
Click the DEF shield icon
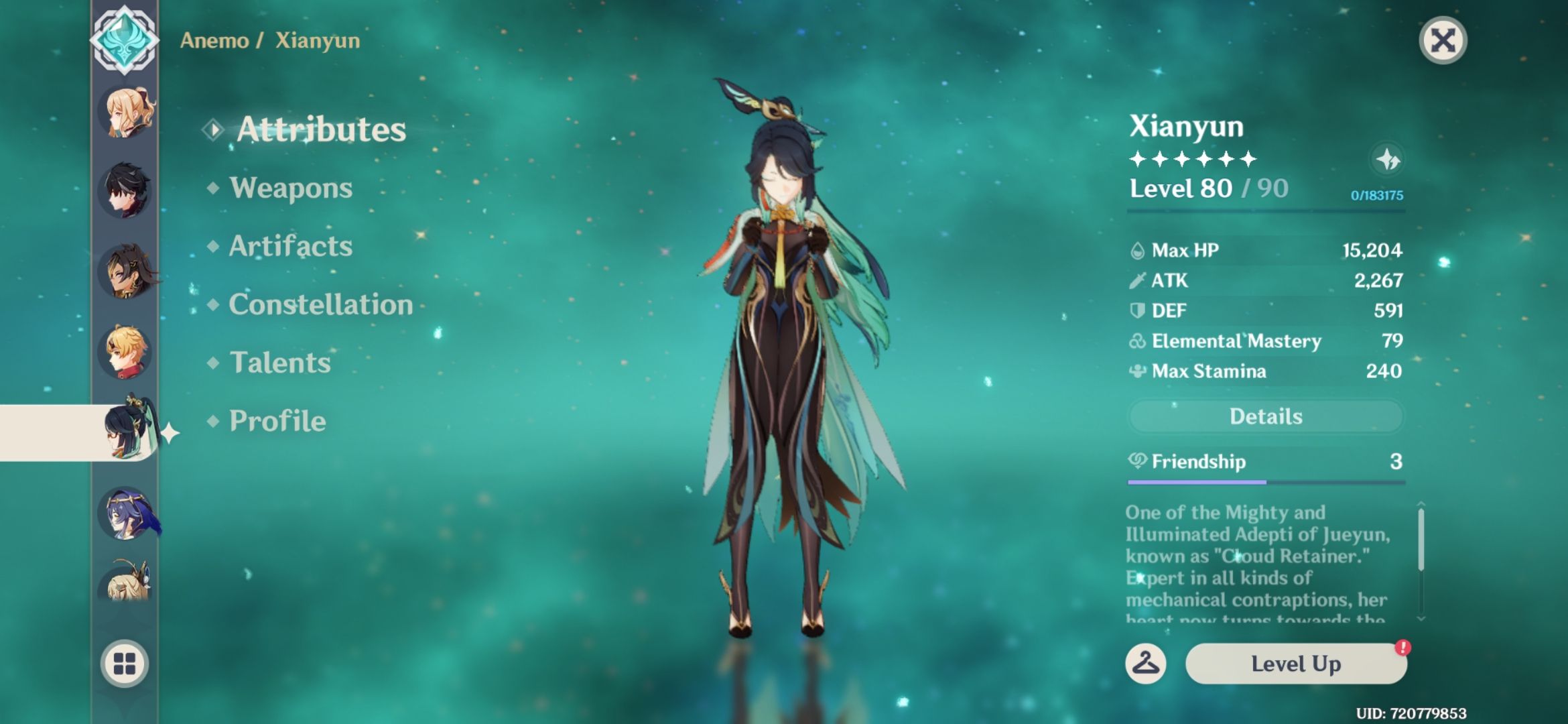coord(1137,310)
